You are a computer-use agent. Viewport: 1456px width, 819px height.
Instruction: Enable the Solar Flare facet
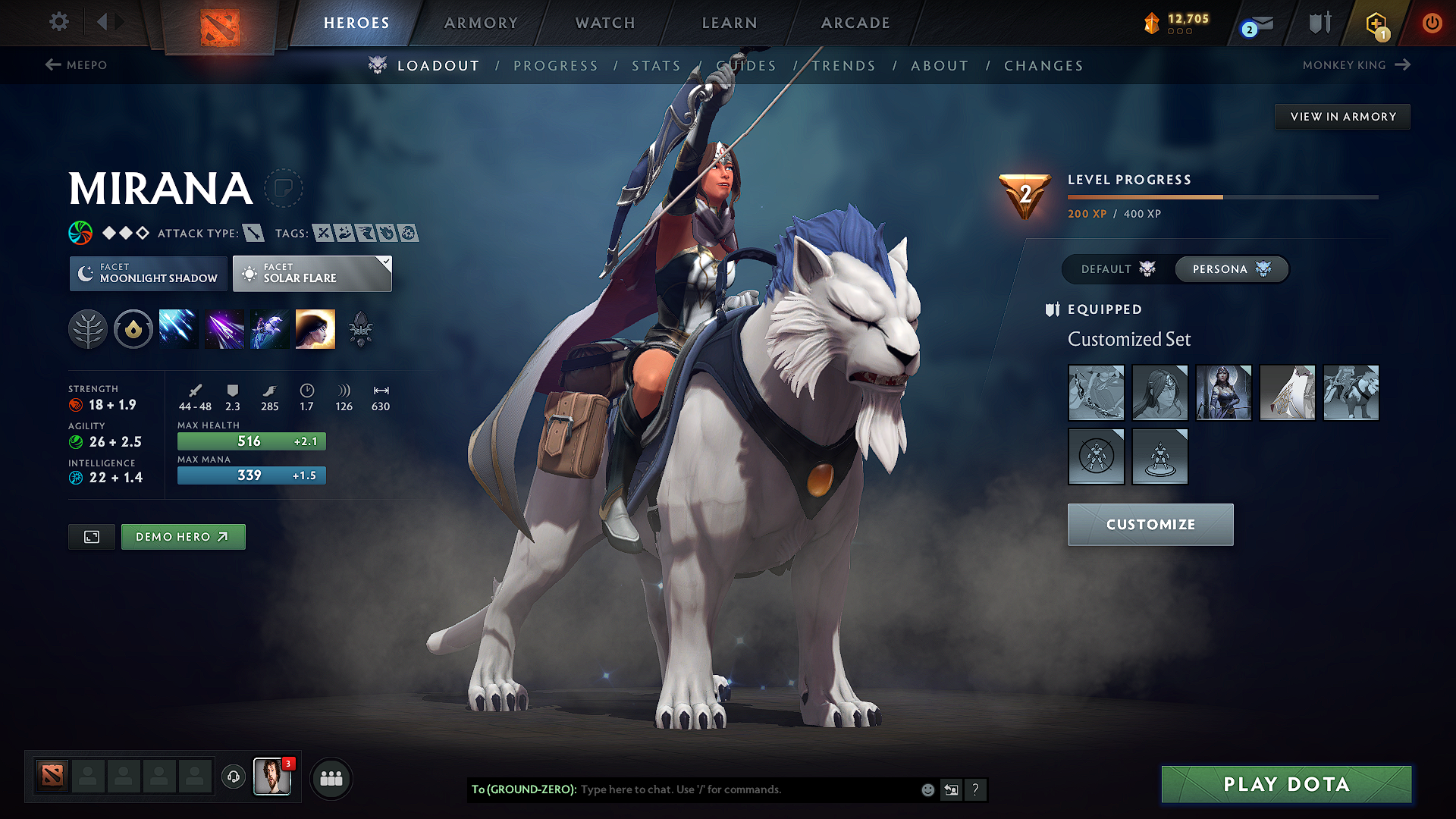point(312,273)
